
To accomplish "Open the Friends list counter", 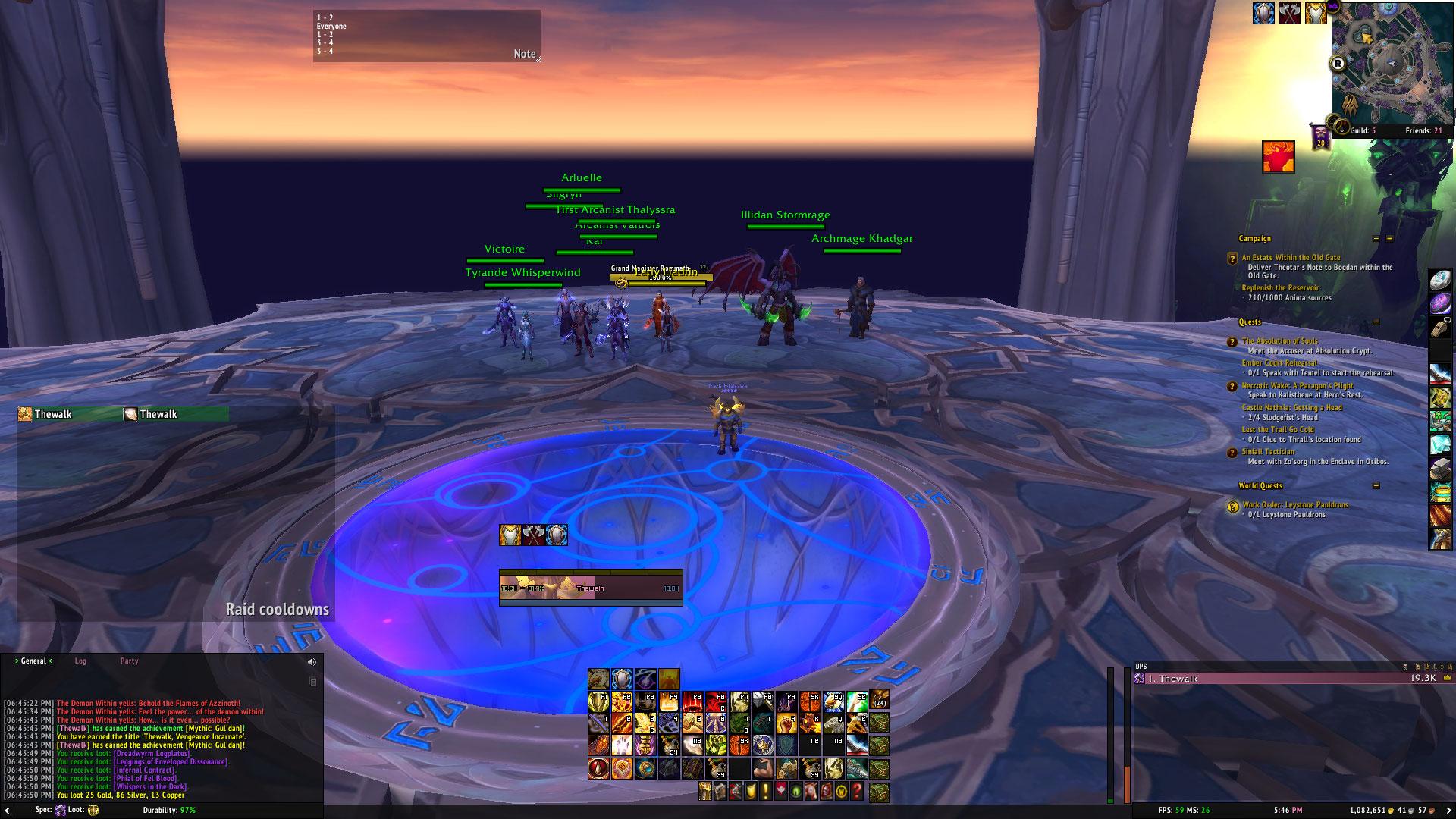I will pyautogui.click(x=1423, y=130).
